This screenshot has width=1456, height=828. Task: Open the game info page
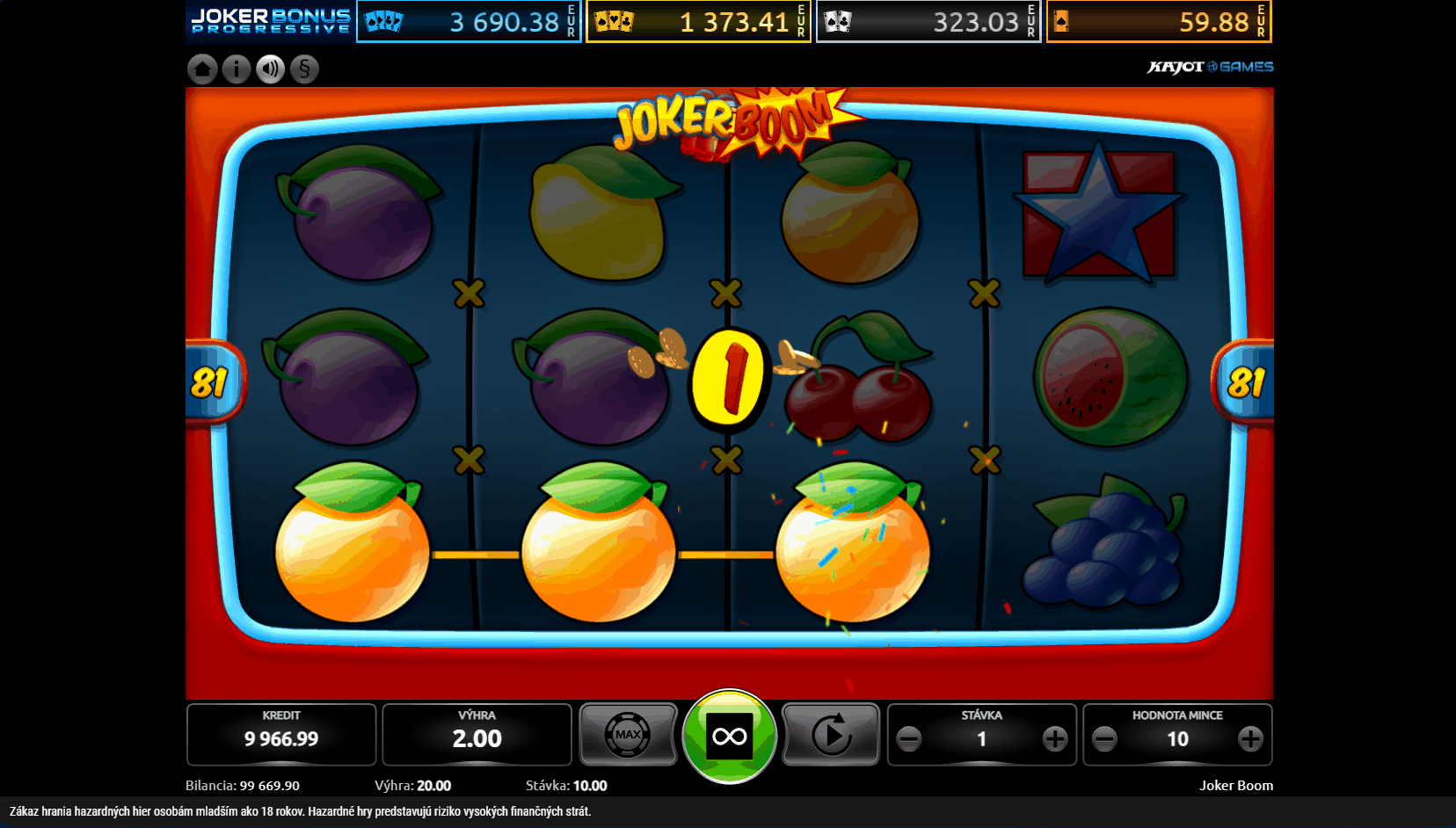[x=237, y=69]
